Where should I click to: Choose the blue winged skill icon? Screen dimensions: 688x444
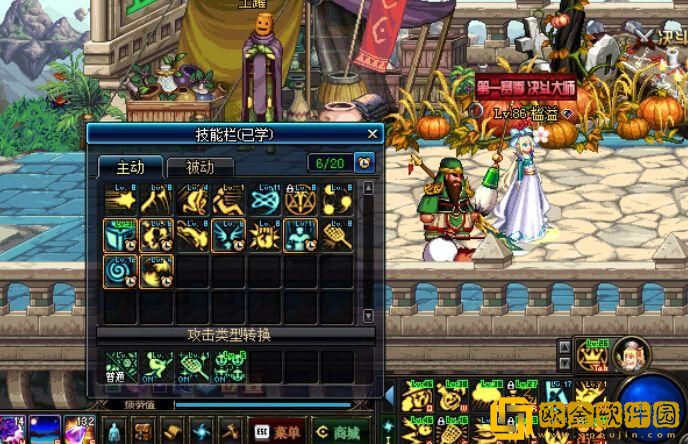coord(228,236)
